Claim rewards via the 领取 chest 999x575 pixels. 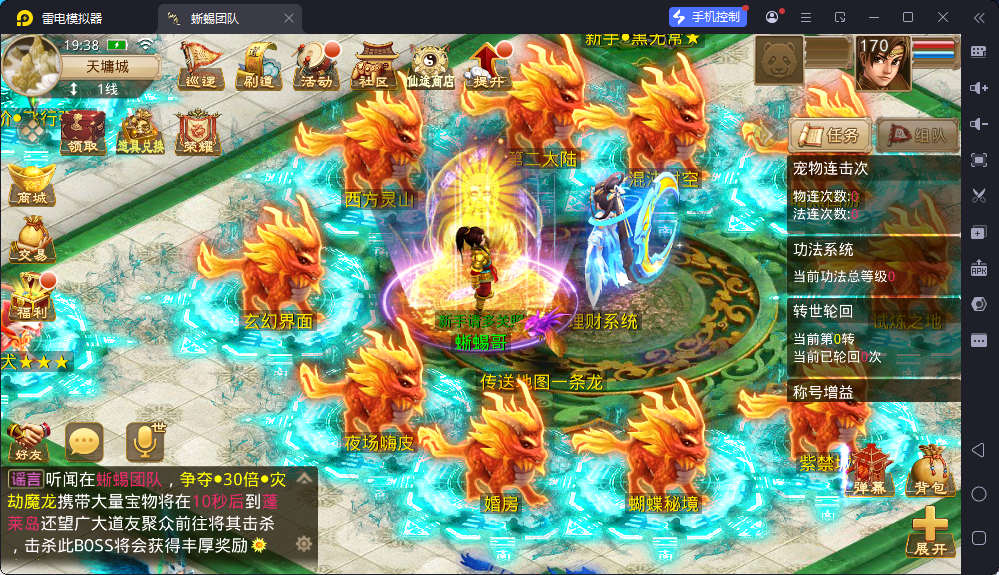(83, 132)
